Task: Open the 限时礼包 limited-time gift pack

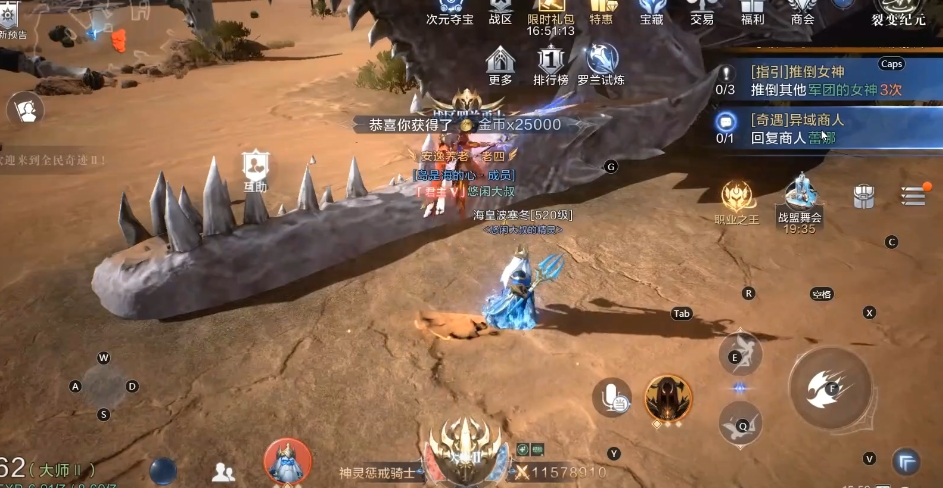Action: (551, 10)
